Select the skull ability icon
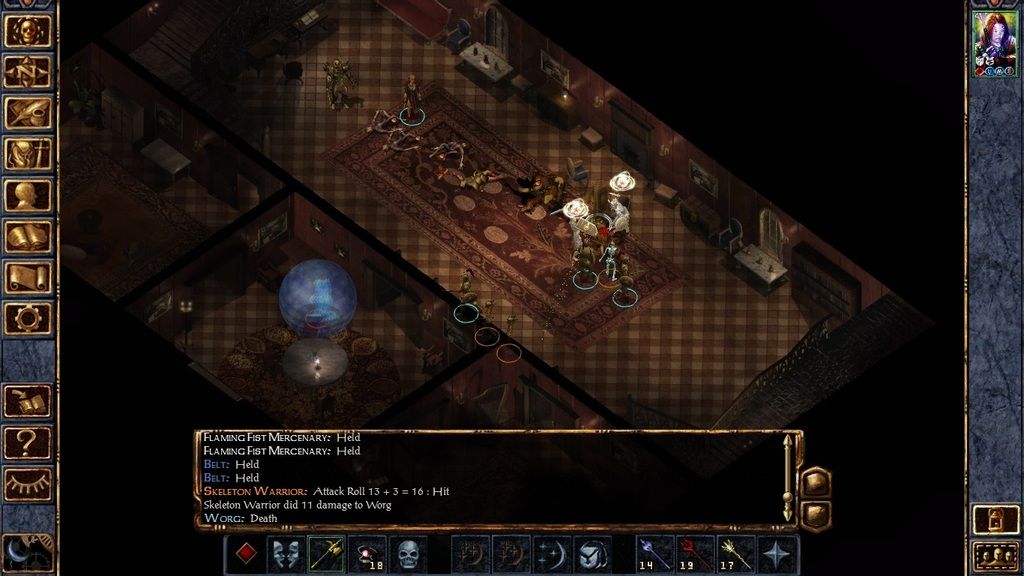Screen dimensions: 1024x576 (408, 554)
